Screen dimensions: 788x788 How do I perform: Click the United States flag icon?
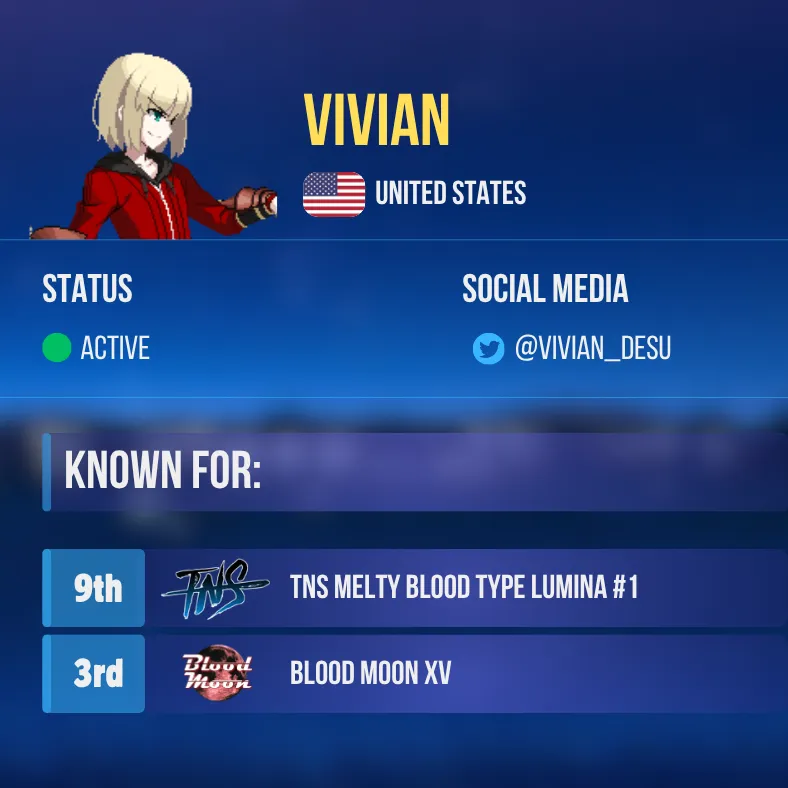[334, 194]
